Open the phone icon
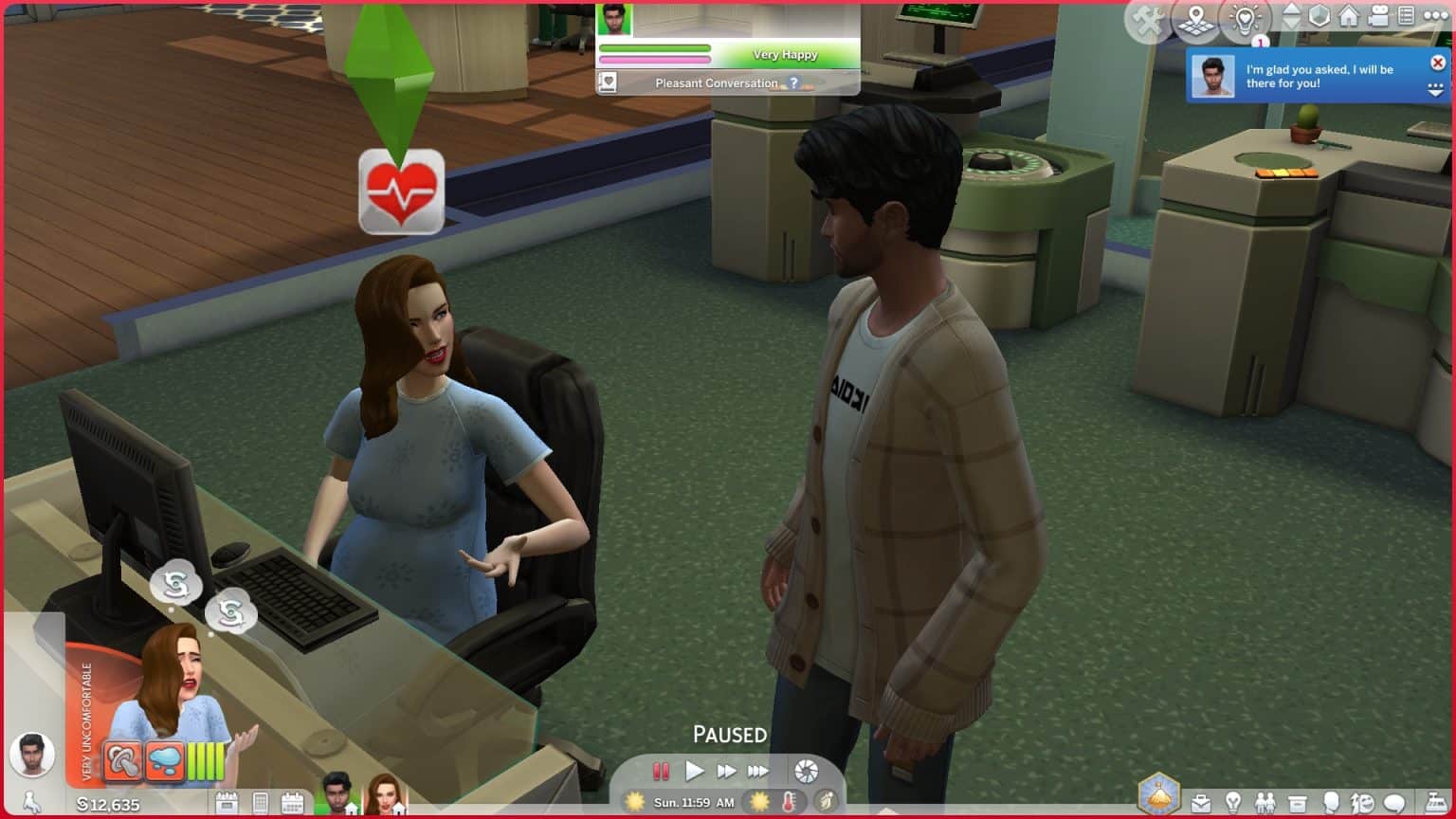Image resolution: width=1456 pixels, height=819 pixels. click(x=260, y=804)
